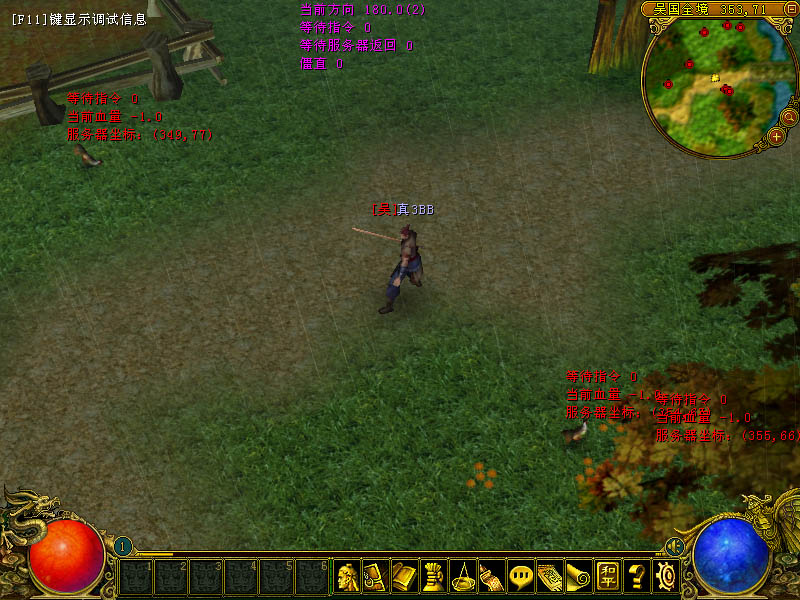Image resolution: width=800 pixels, height=600 pixels.
Task: Click the level 1 badge by the red orb
Action: tap(122, 546)
